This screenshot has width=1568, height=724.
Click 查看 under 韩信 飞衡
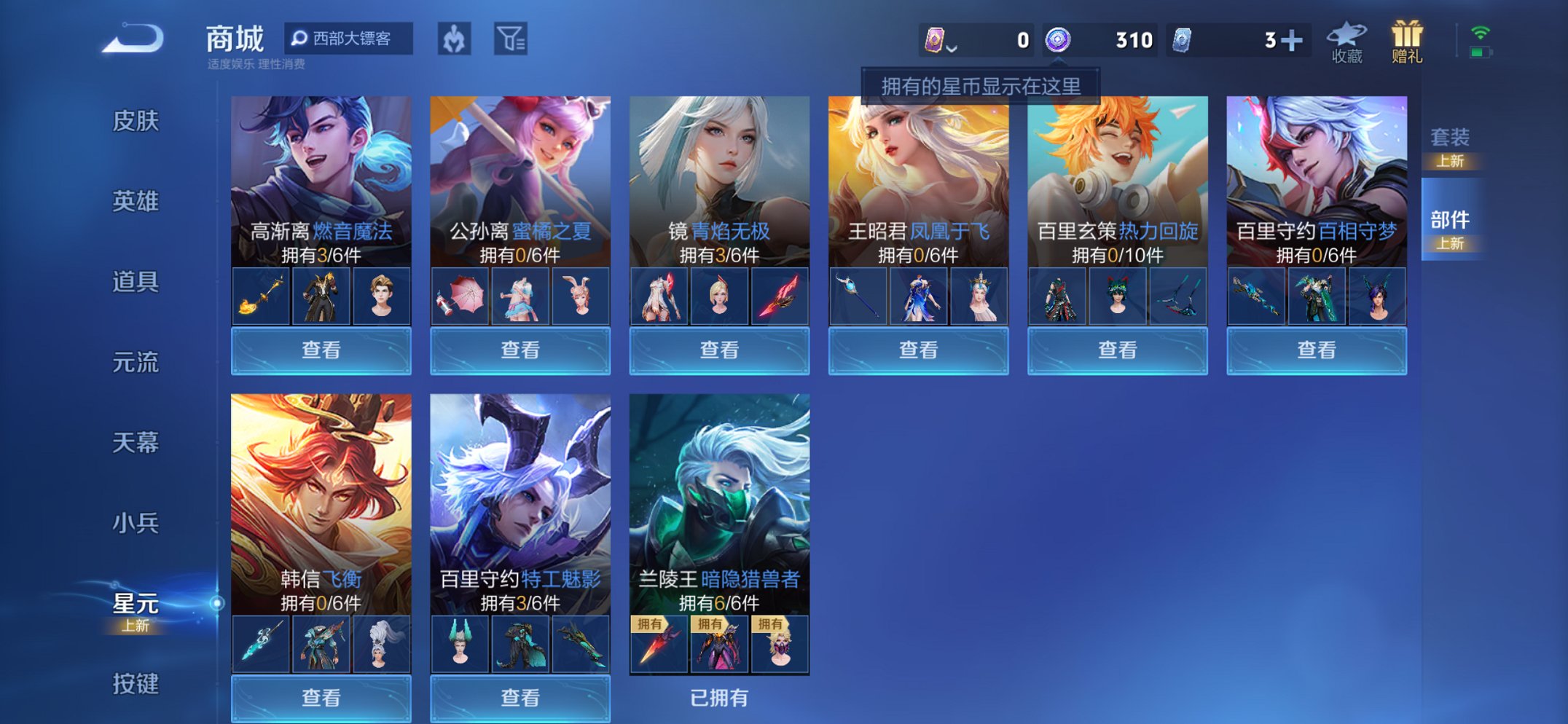[x=321, y=699]
